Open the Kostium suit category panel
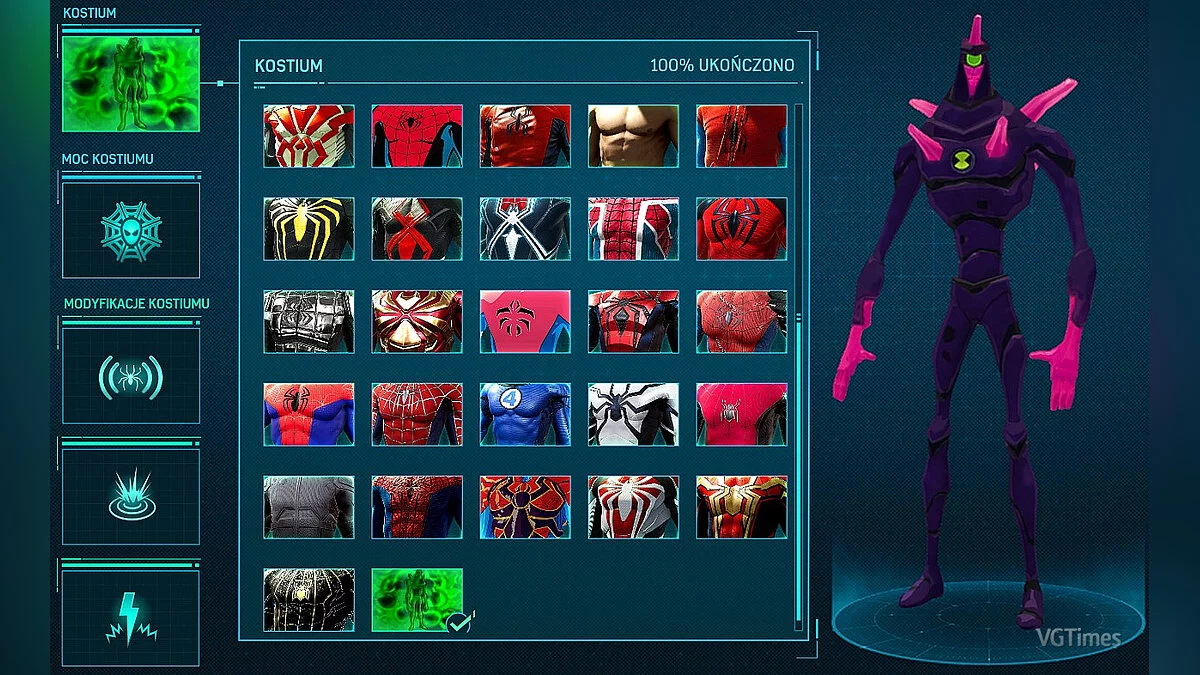Viewport: 1200px width, 675px height. 130,84
